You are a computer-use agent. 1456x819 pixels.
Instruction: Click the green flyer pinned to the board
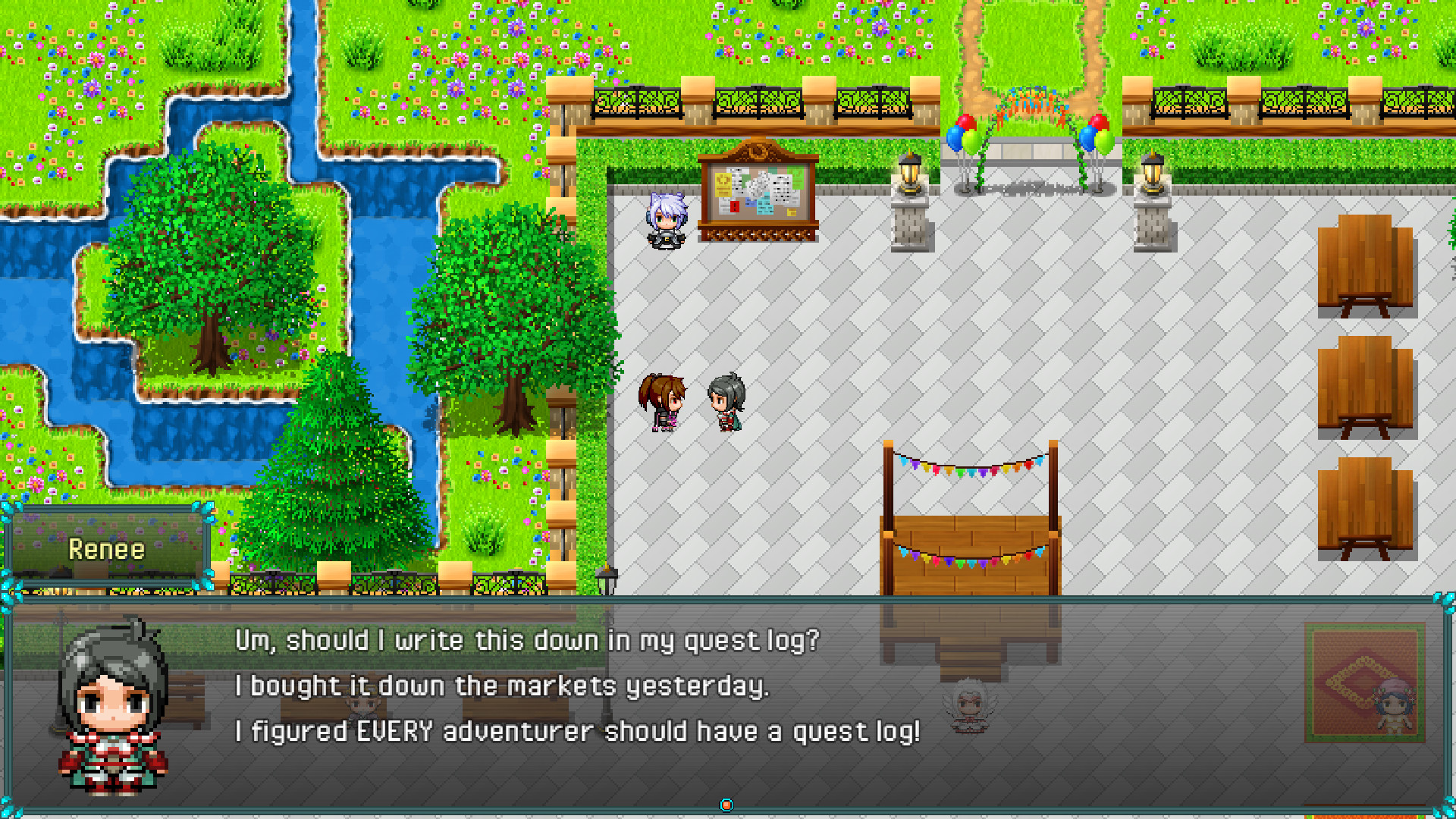(798, 179)
